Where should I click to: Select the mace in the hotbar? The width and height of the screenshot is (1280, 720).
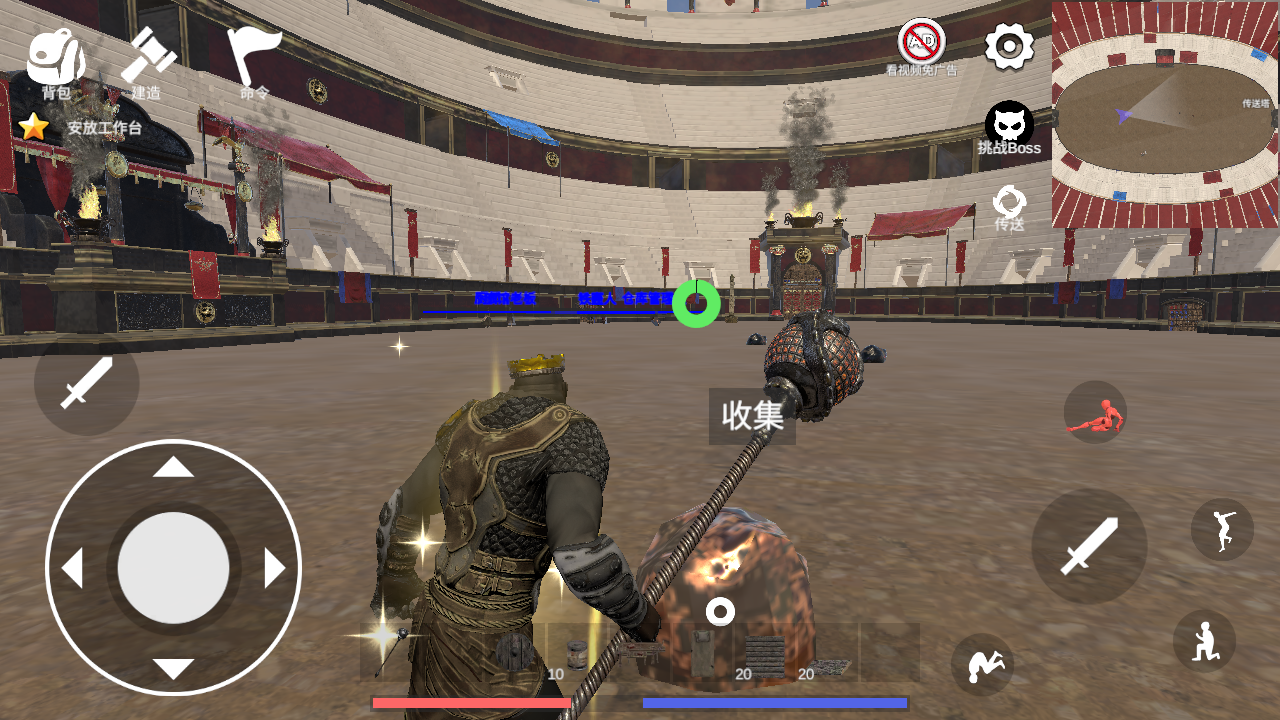[391, 651]
